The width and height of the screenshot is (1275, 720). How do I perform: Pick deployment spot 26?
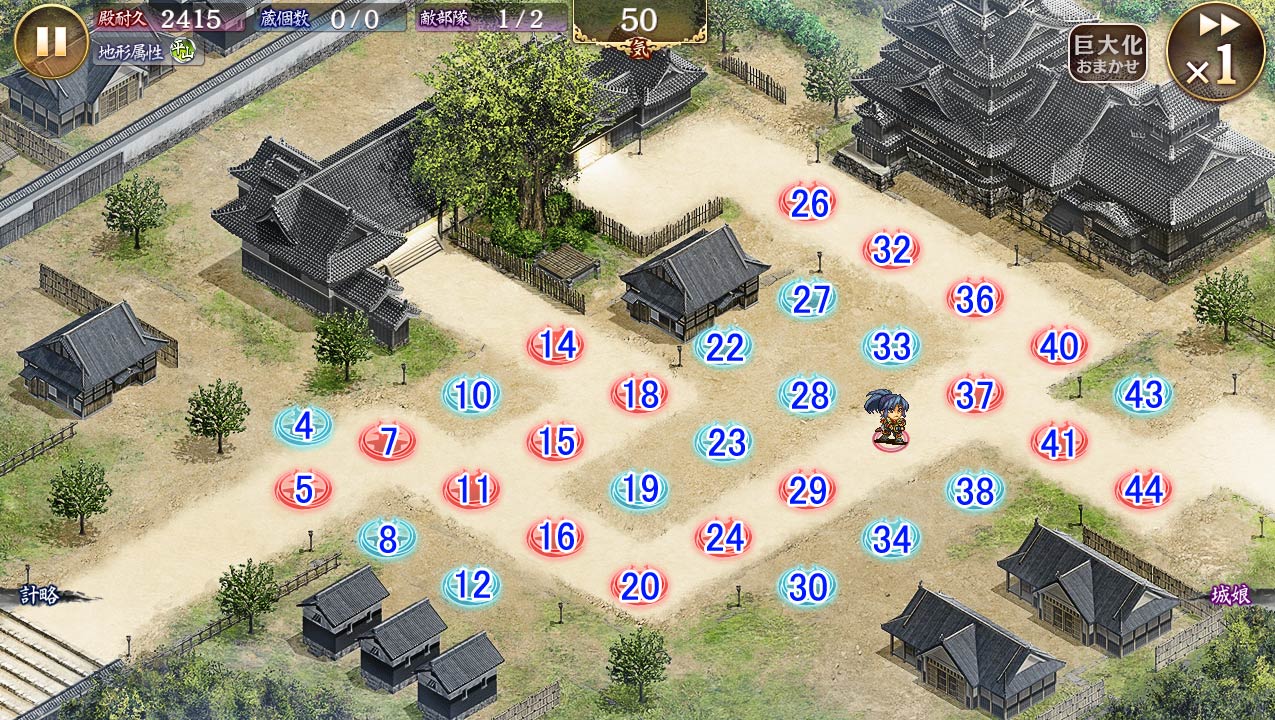[808, 204]
